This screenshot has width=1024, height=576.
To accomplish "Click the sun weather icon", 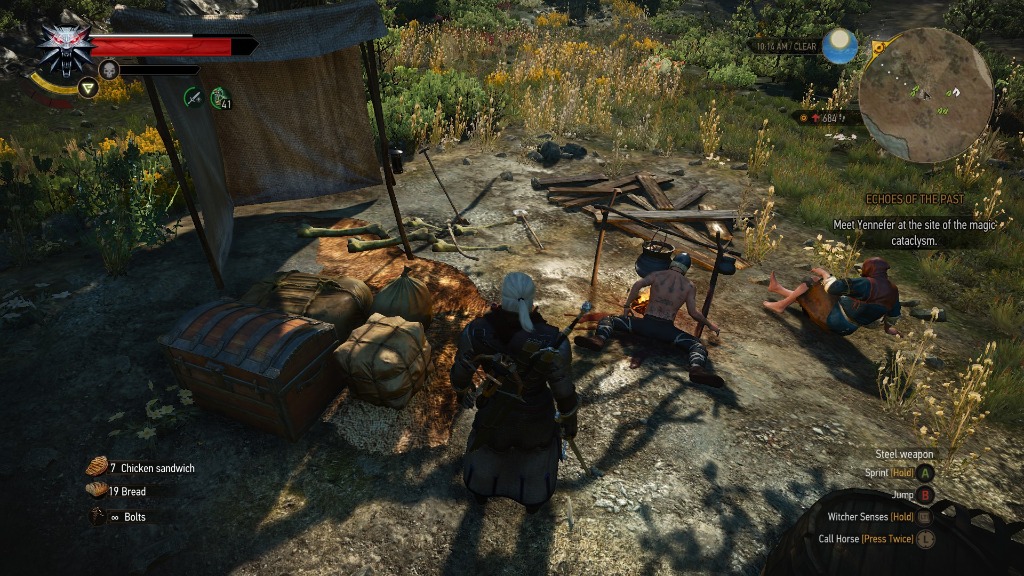I will (840, 46).
